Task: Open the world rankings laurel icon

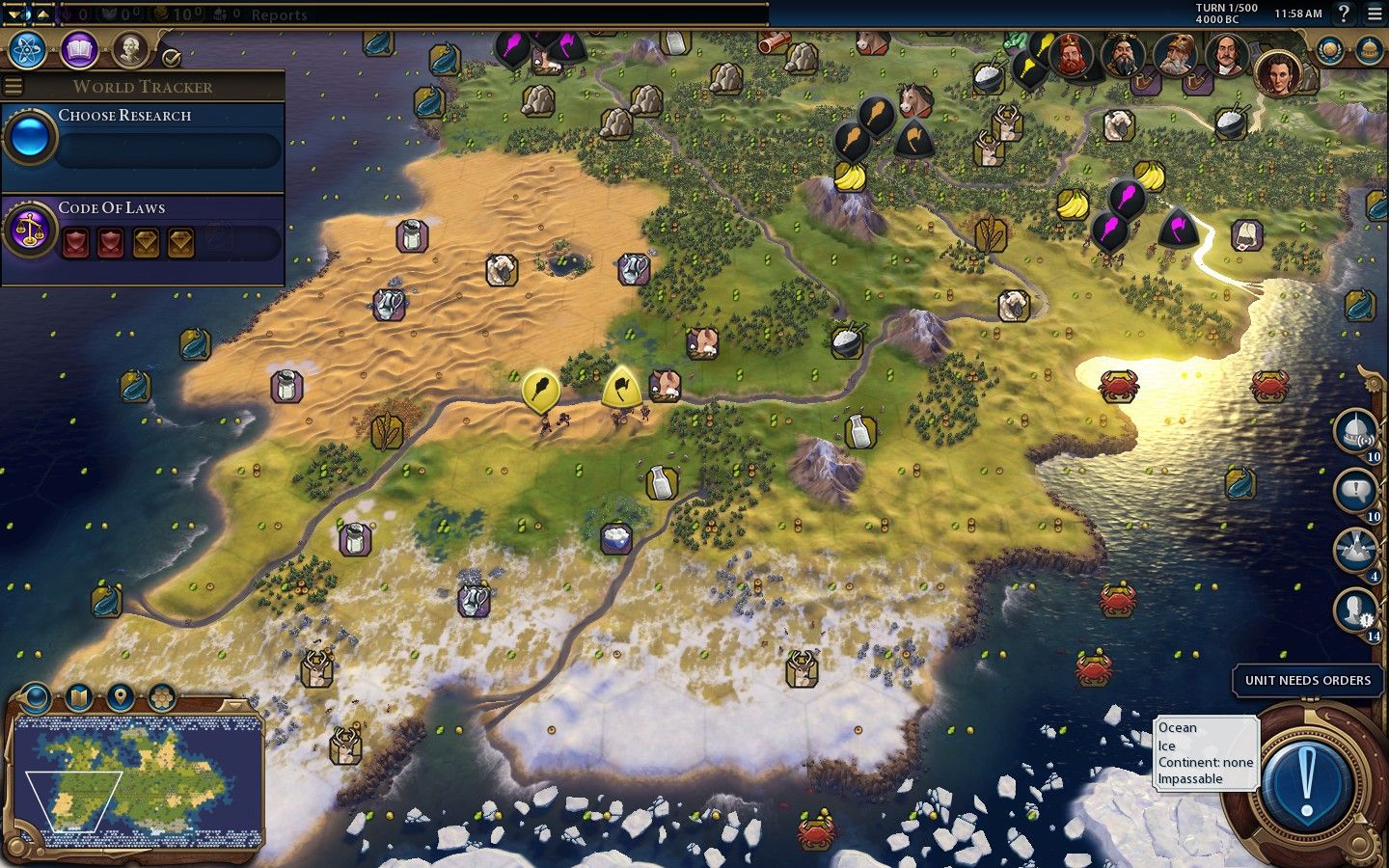Action: click(x=1330, y=50)
